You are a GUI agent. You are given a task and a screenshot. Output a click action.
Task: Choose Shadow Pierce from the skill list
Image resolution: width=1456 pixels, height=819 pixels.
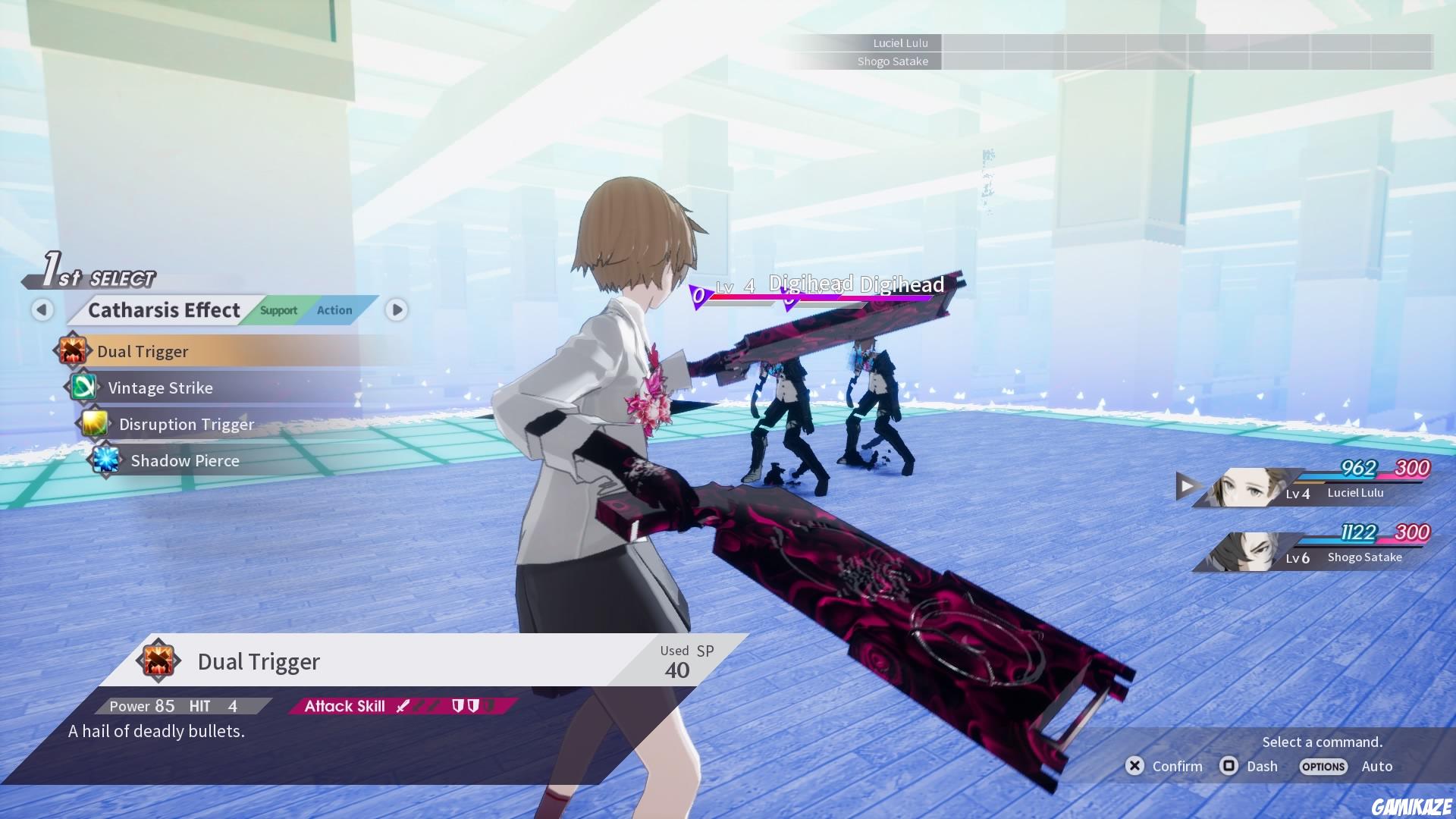(184, 460)
